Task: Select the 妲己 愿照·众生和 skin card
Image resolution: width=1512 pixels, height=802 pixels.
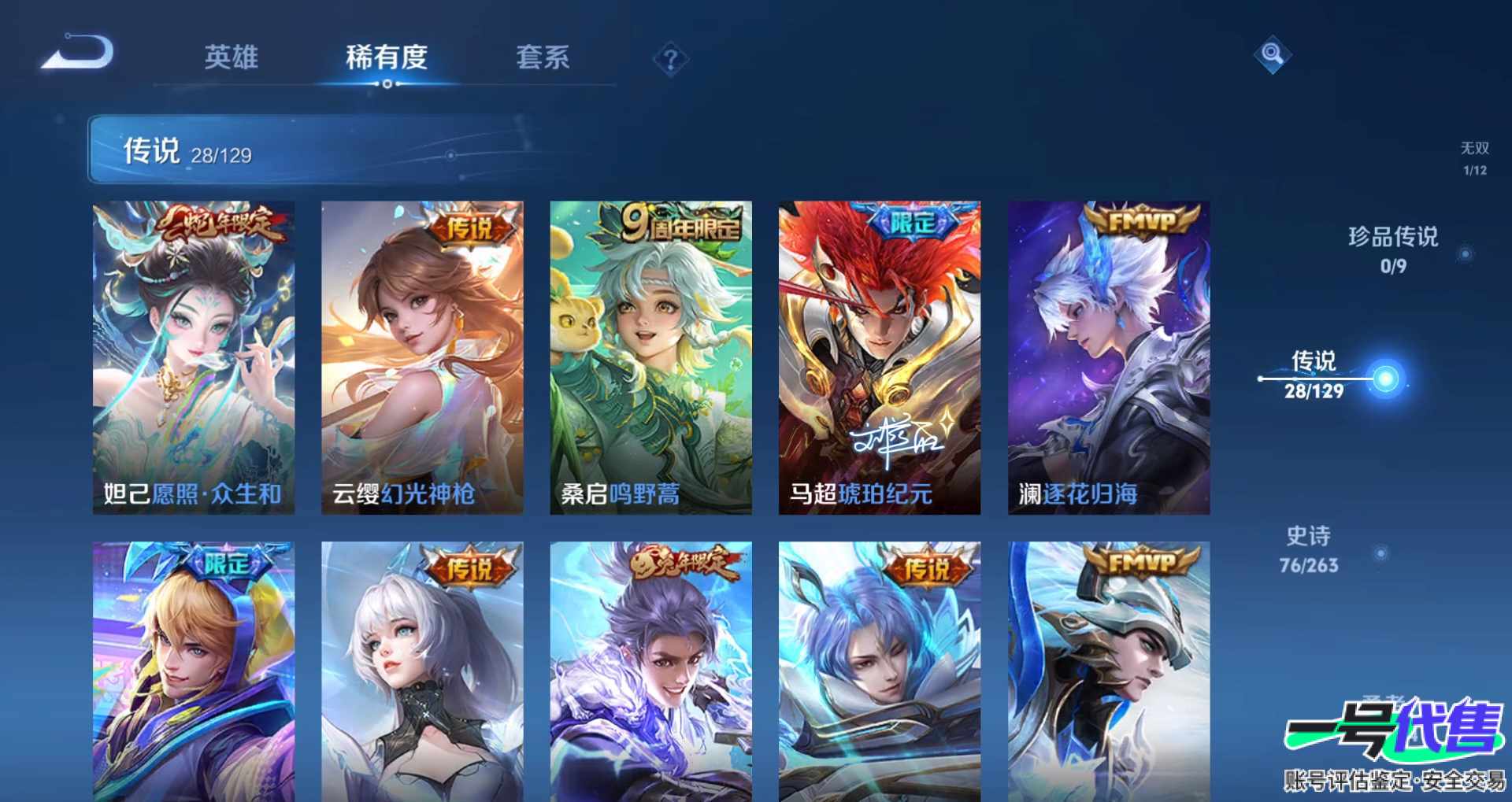Action: click(194, 357)
